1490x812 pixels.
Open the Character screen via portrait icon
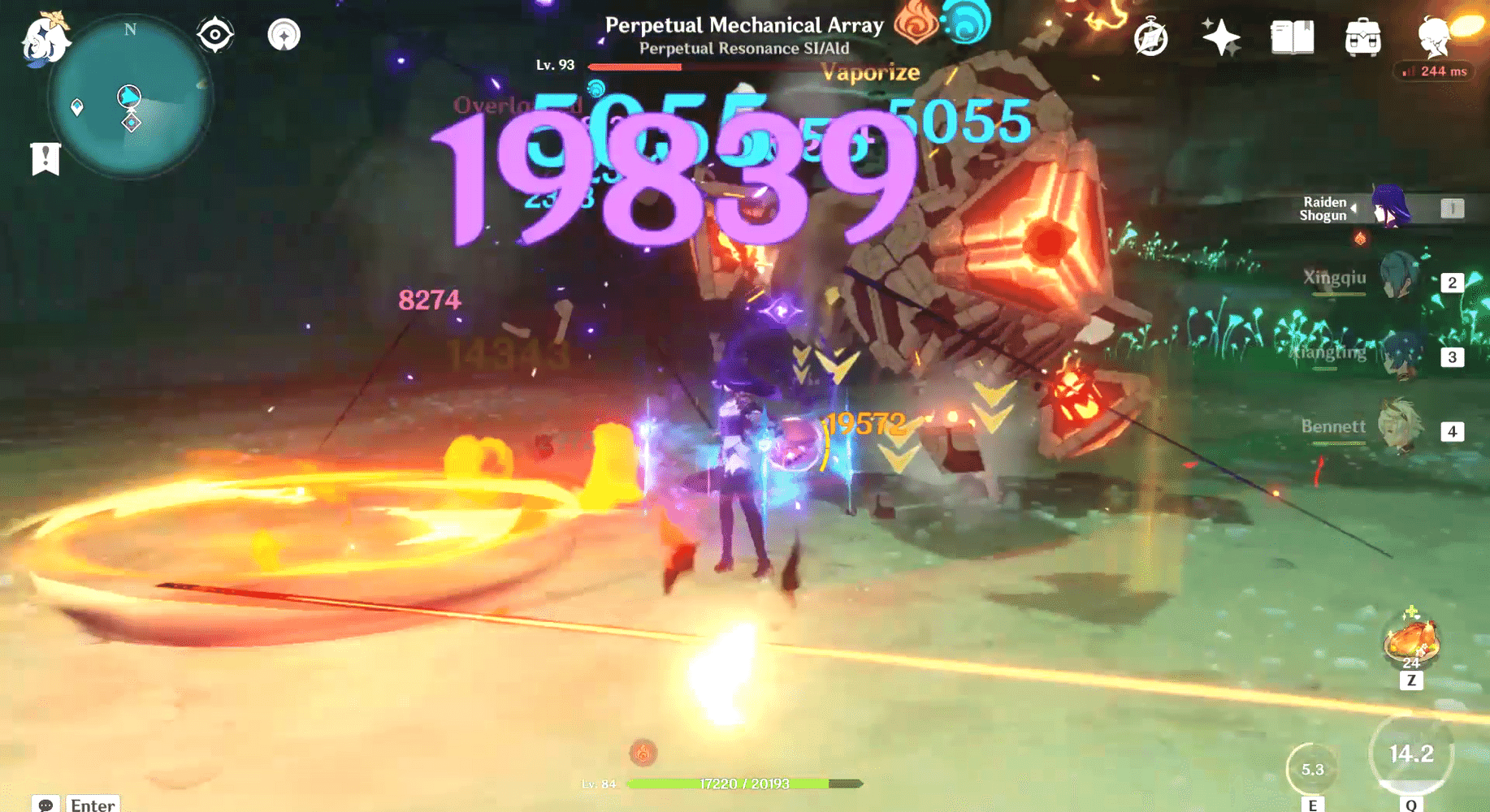[x=1432, y=36]
